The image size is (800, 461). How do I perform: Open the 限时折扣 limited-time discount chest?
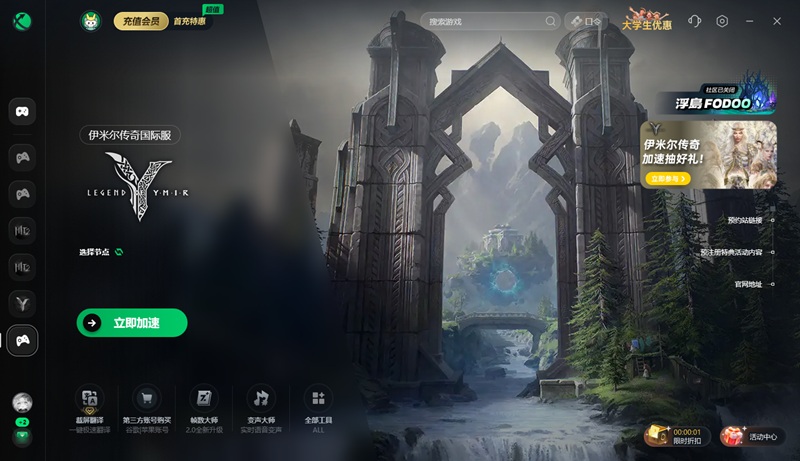tap(675, 434)
